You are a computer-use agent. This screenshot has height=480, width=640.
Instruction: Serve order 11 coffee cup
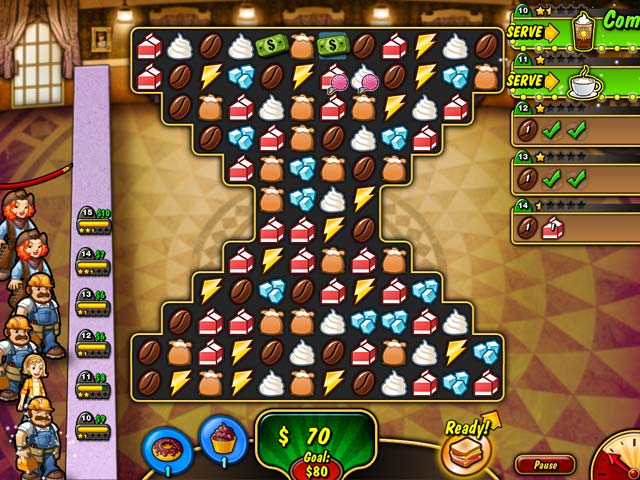[x=533, y=80]
